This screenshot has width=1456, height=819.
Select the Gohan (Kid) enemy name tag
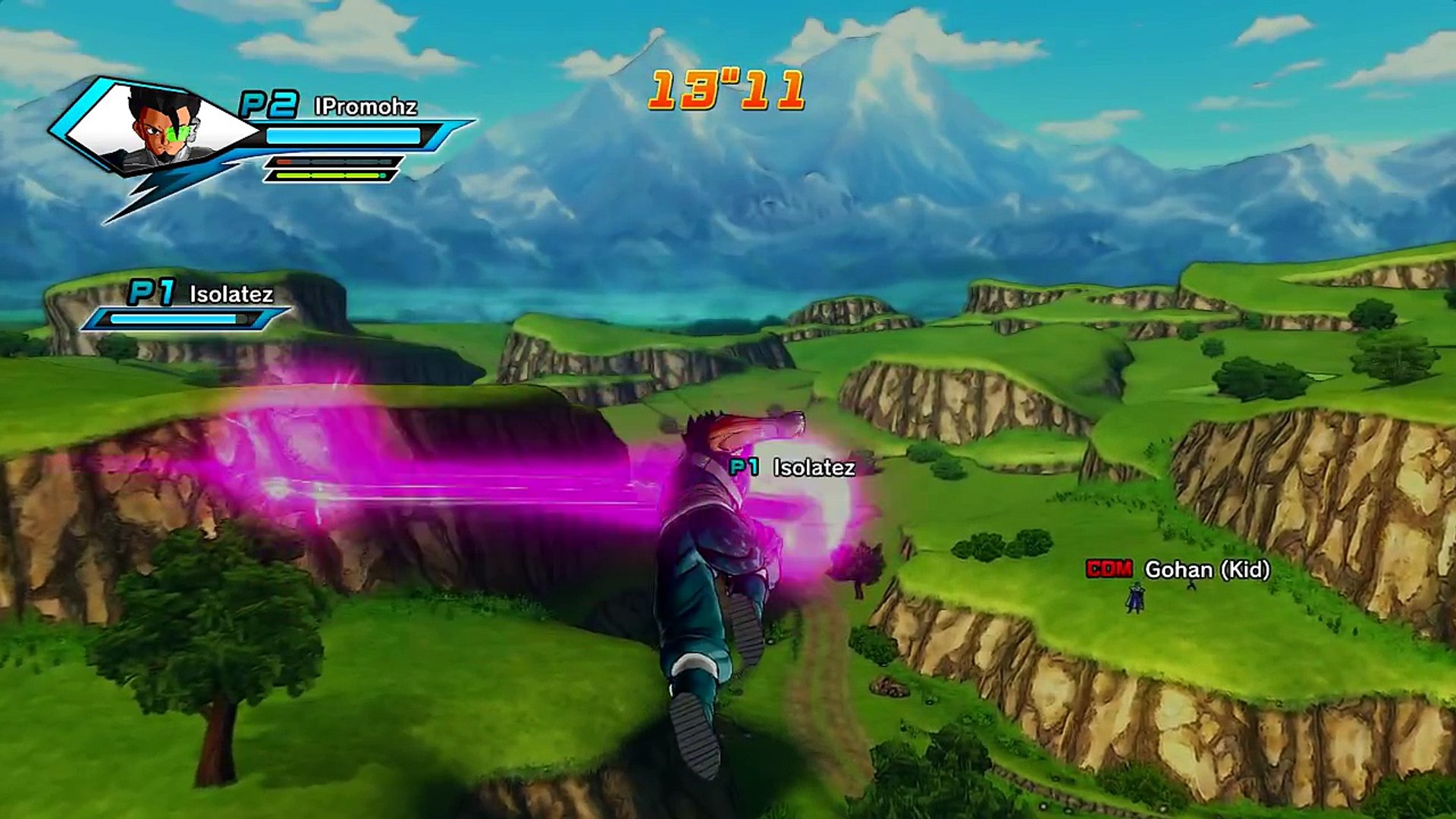1178,570
